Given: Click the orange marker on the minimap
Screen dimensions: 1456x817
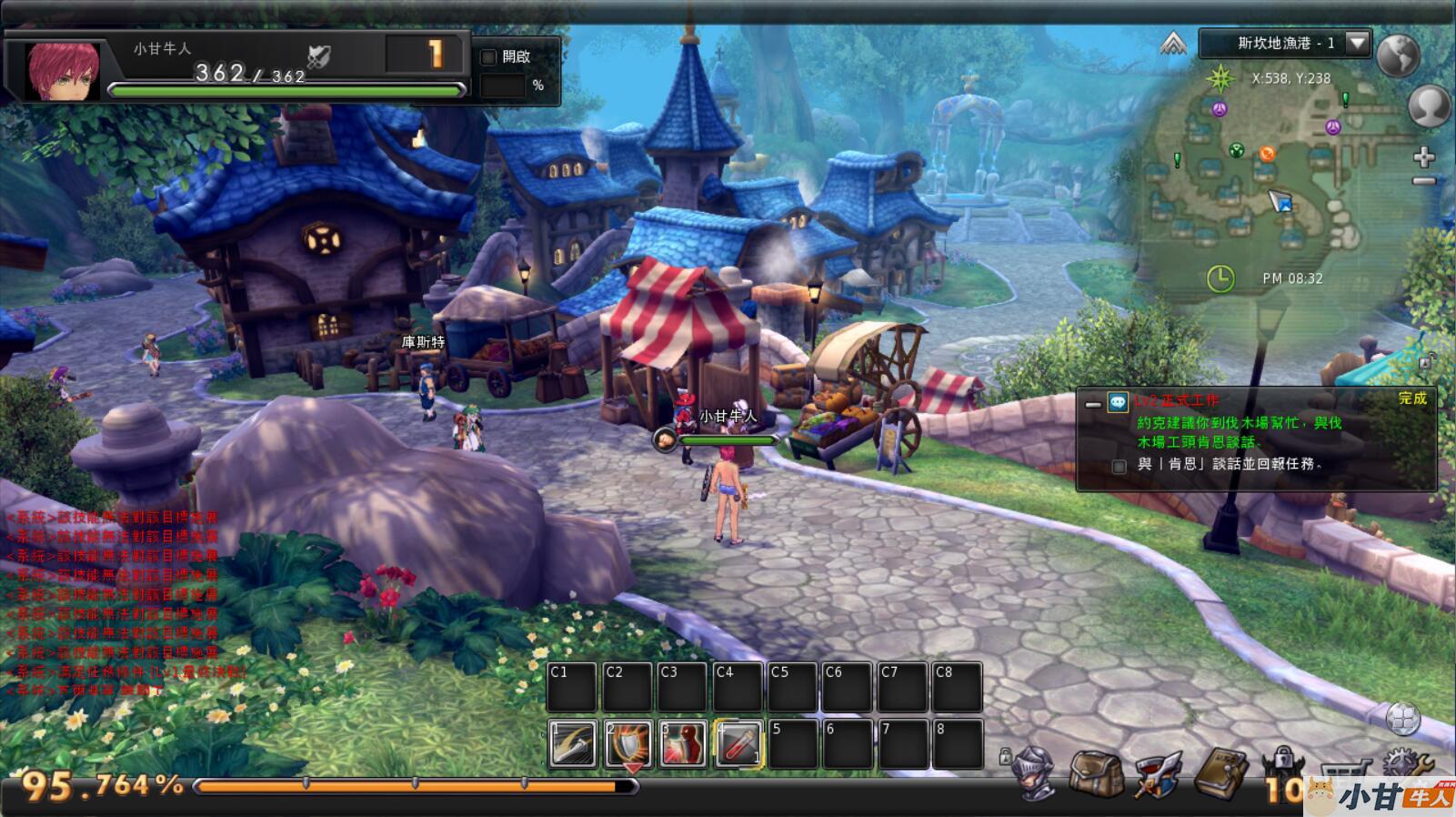Looking at the screenshot, I should pos(1267,153).
